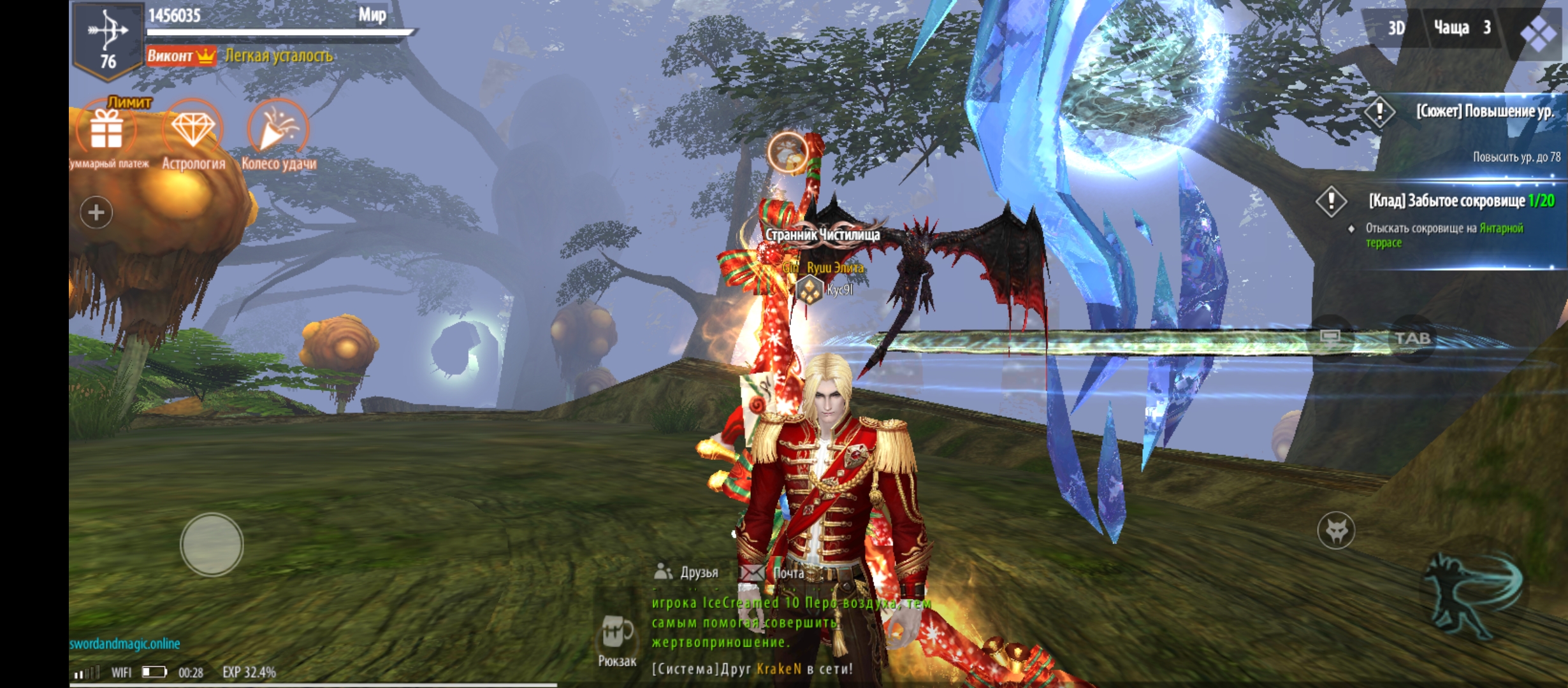
Task: Tap the virtual joystick pad
Action: coord(212,545)
